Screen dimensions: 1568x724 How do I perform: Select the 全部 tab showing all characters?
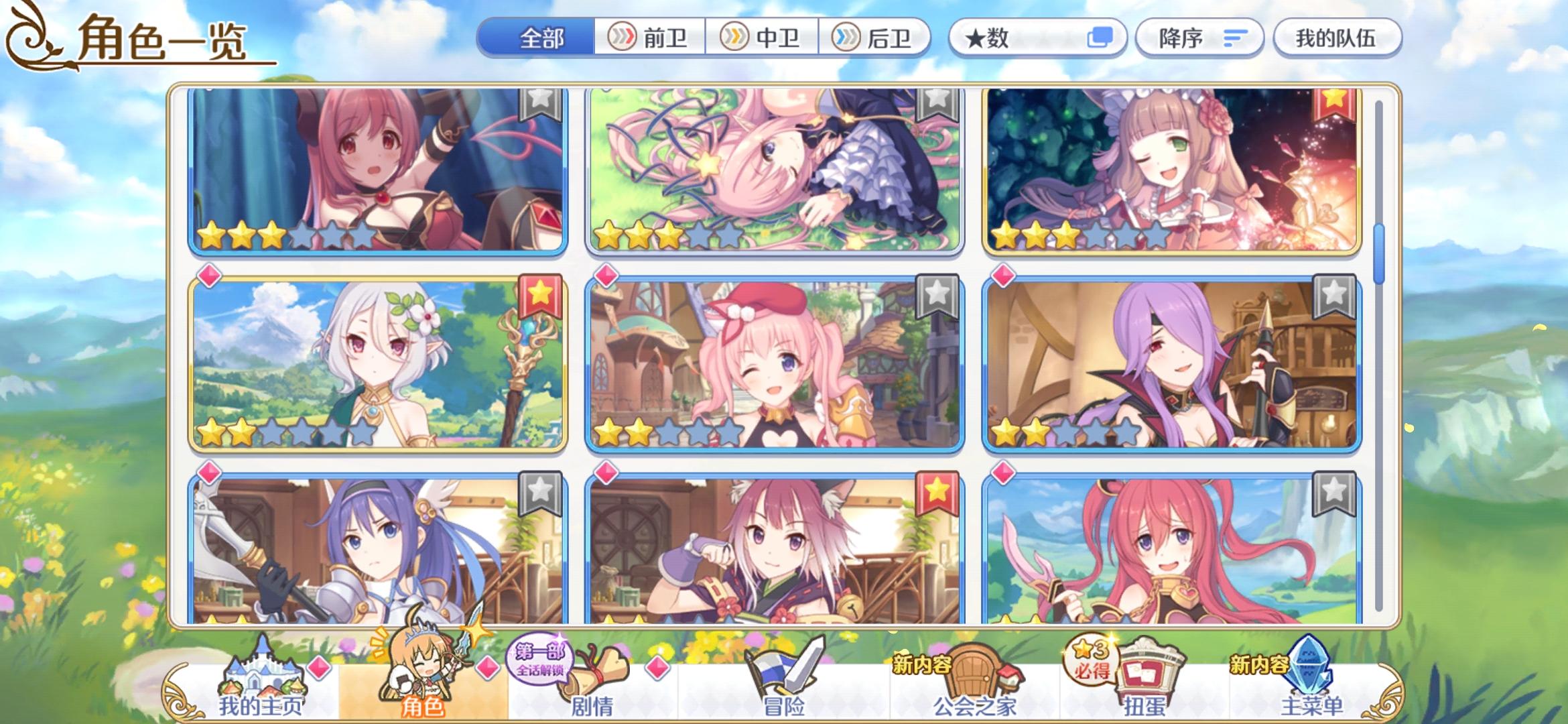coord(543,38)
